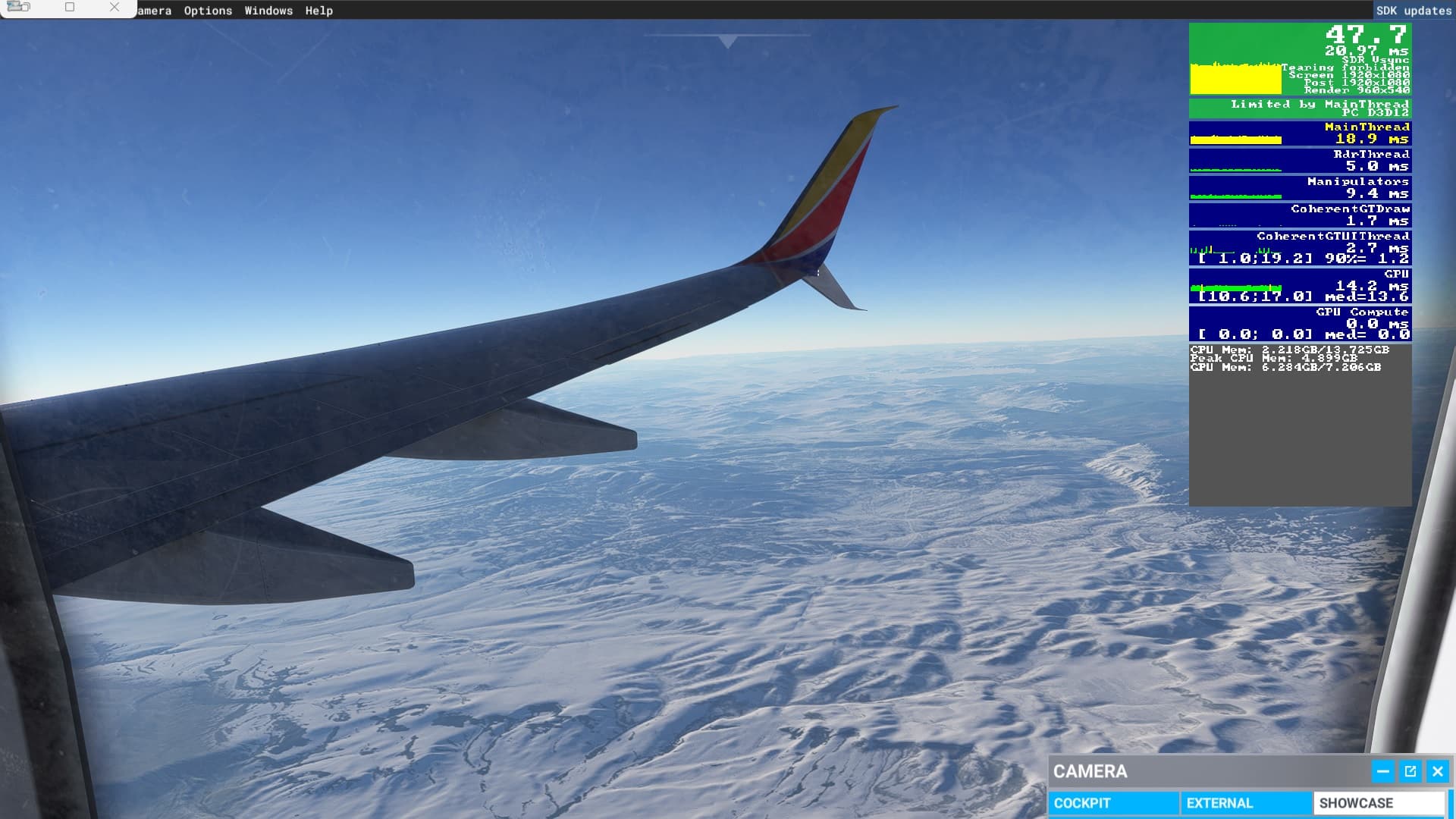This screenshot has width=1456, height=819.
Task: Click the RdrThread profiler bar
Action: [1298, 160]
